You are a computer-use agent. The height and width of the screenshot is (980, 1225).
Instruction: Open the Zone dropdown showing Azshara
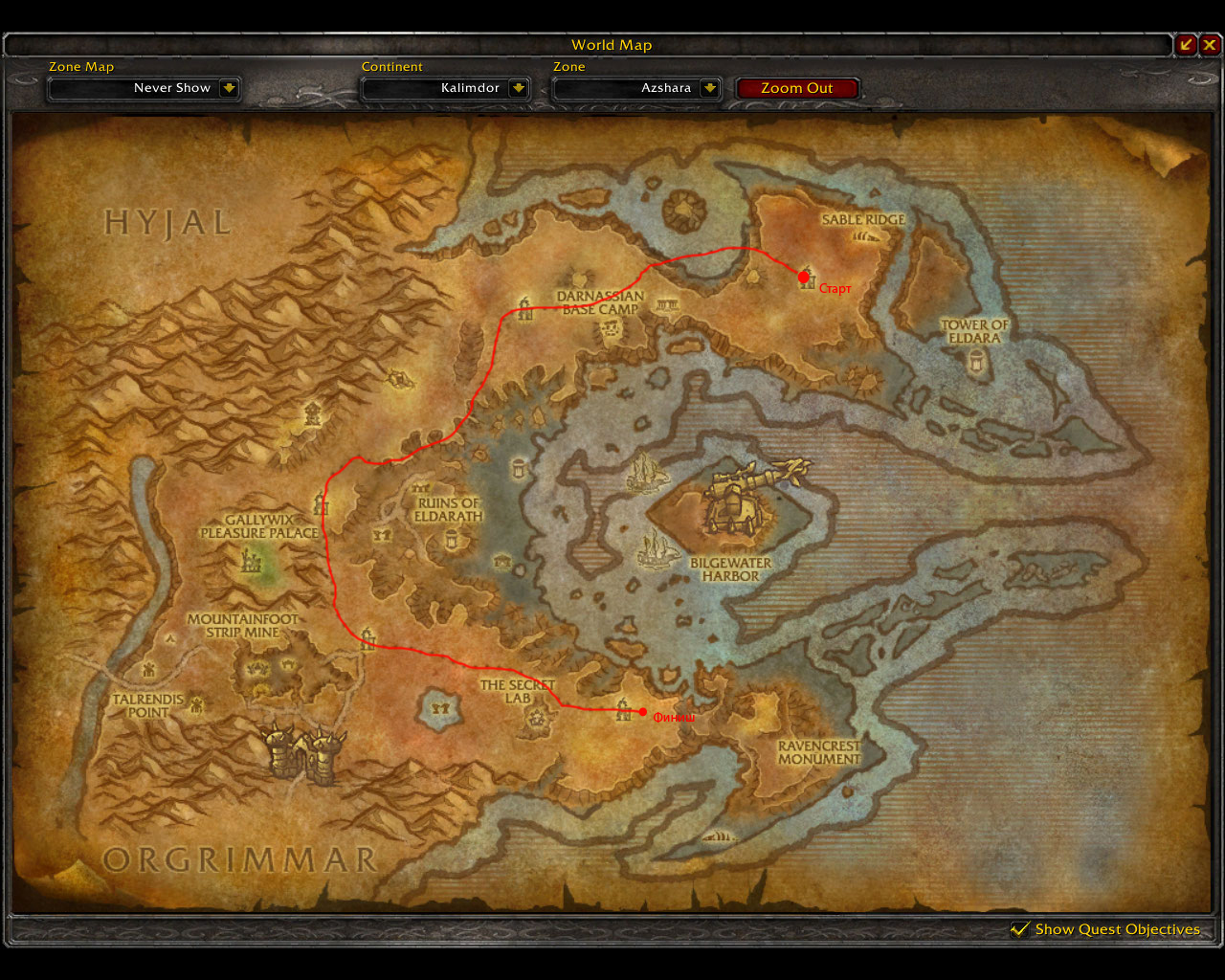click(x=709, y=88)
